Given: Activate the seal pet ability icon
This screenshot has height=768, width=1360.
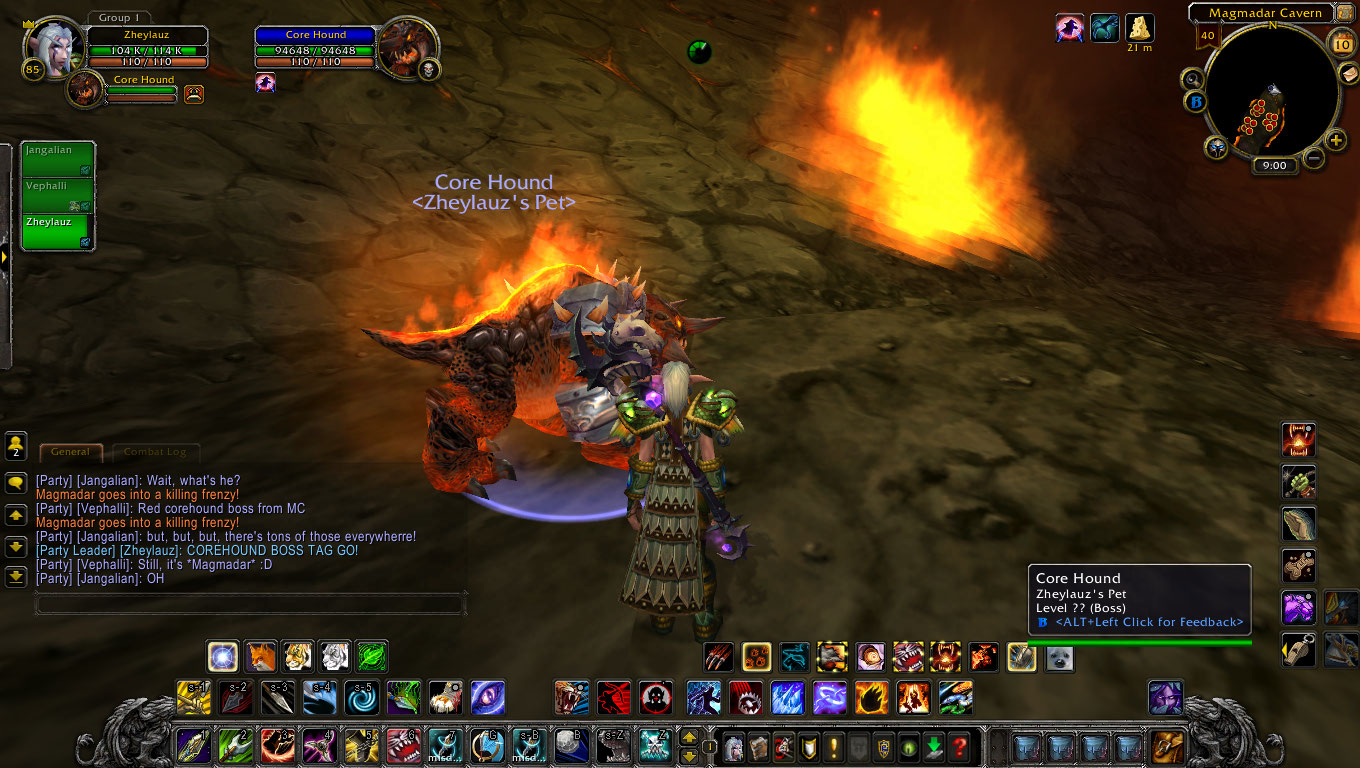Looking at the screenshot, I should click(x=1059, y=657).
